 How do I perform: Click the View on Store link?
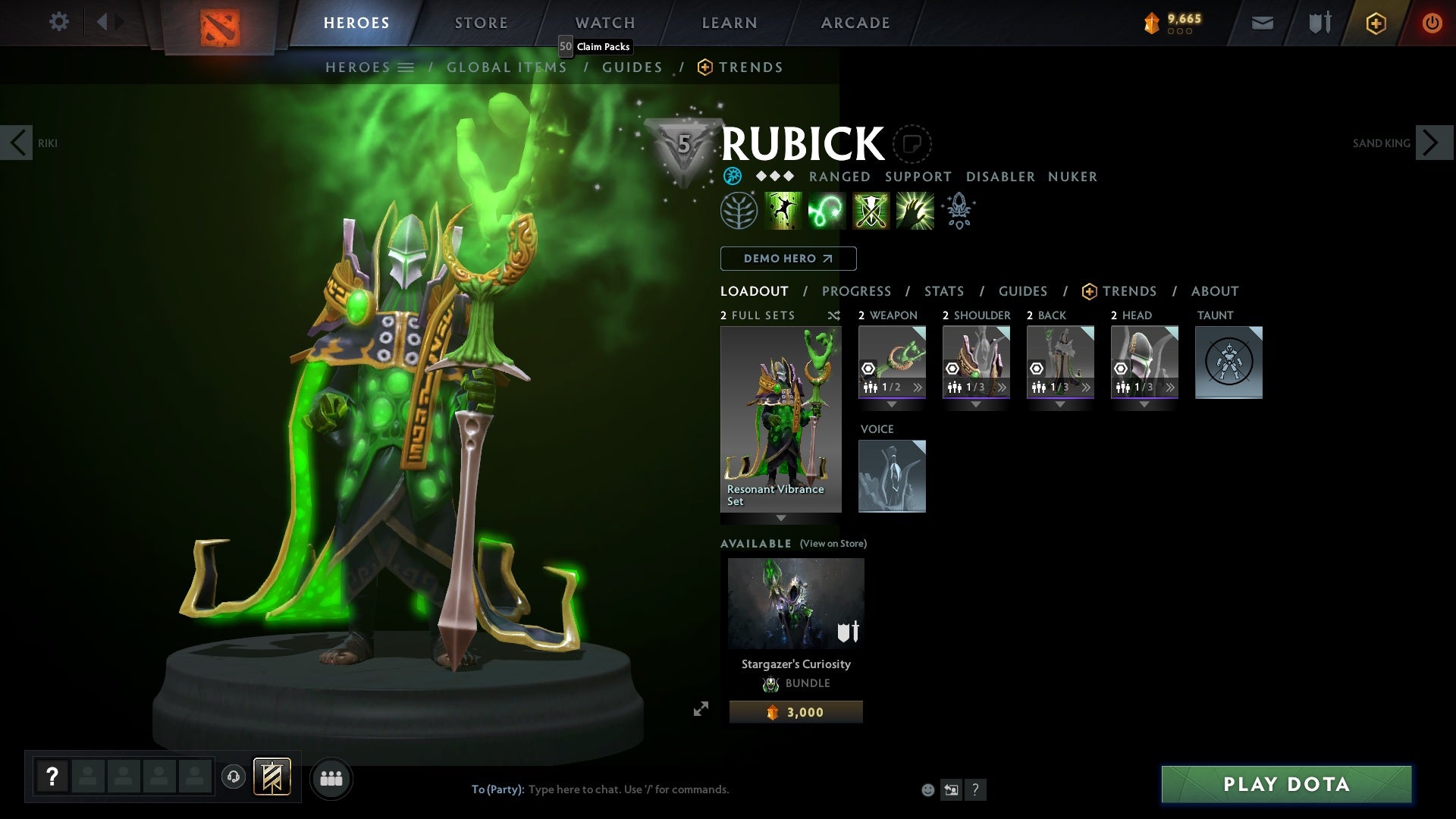coord(832,544)
